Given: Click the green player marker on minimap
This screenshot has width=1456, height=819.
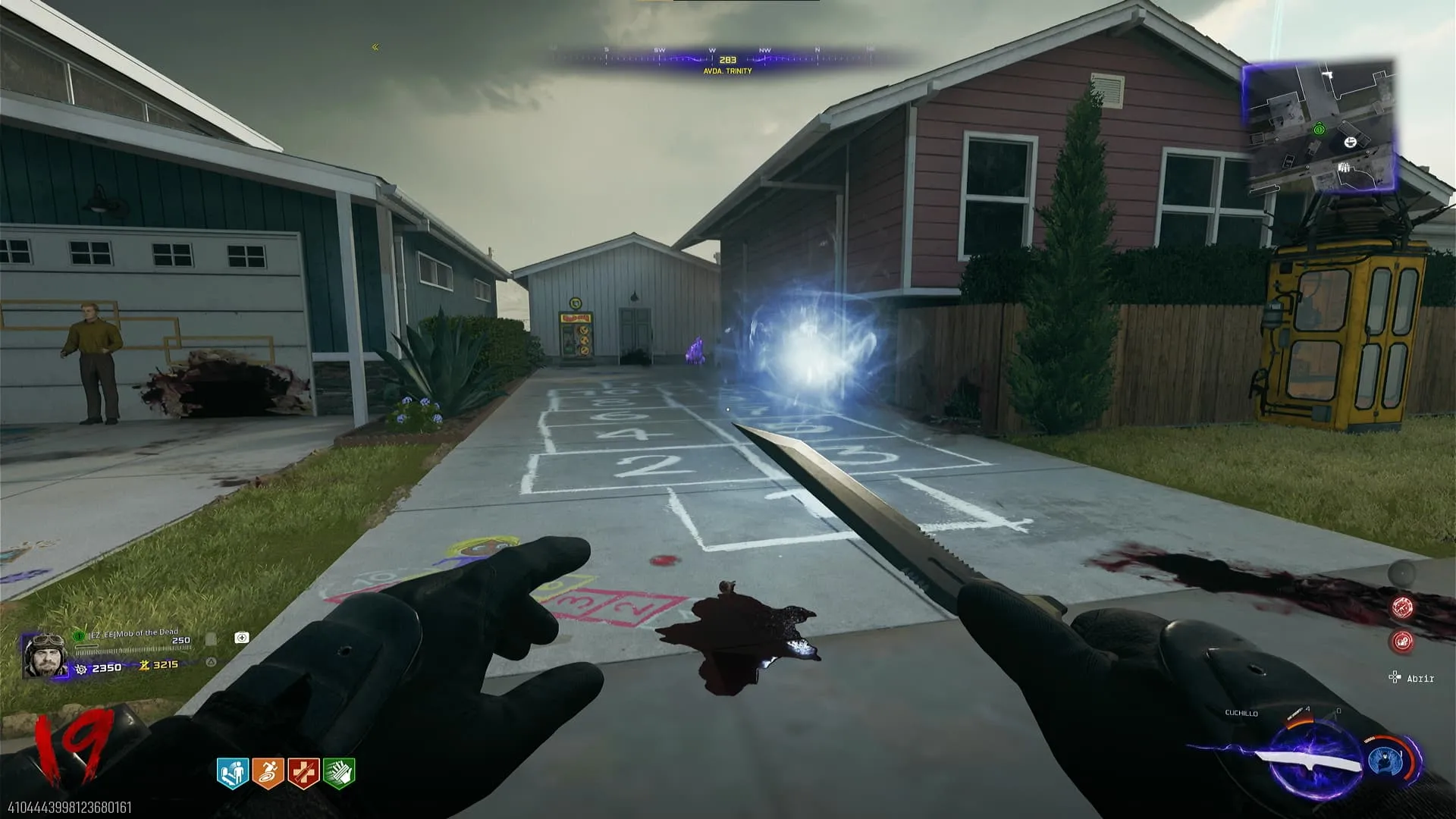Looking at the screenshot, I should (x=1319, y=130).
